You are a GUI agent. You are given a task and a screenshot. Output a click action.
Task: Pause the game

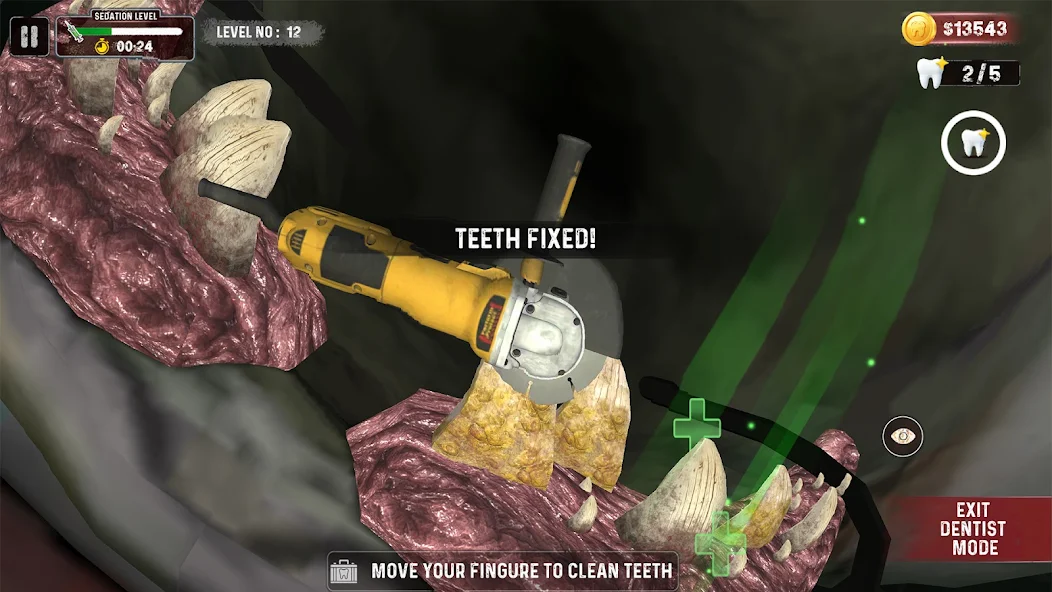point(30,38)
